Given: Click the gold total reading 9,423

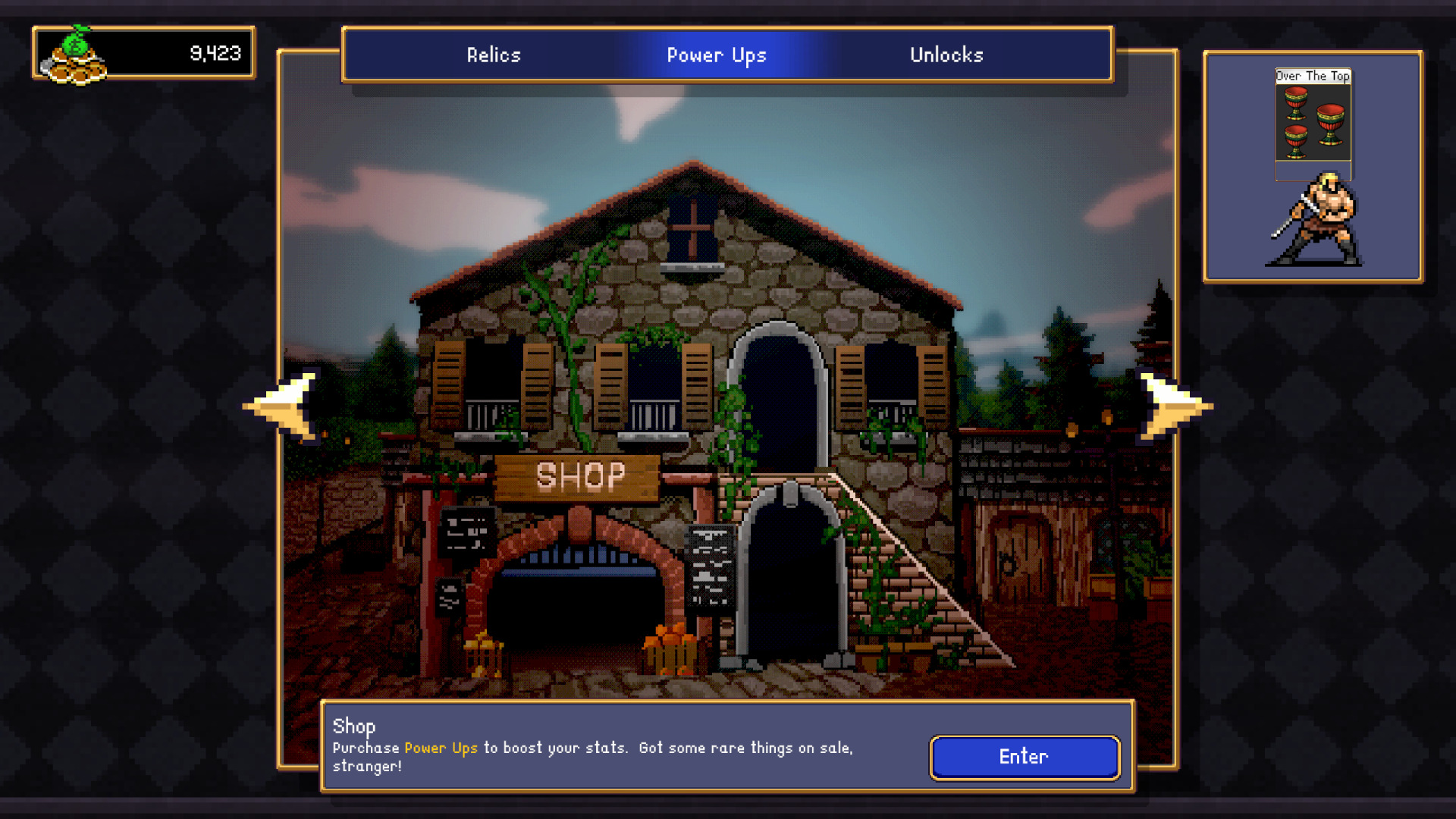Looking at the screenshot, I should pyautogui.click(x=215, y=53).
